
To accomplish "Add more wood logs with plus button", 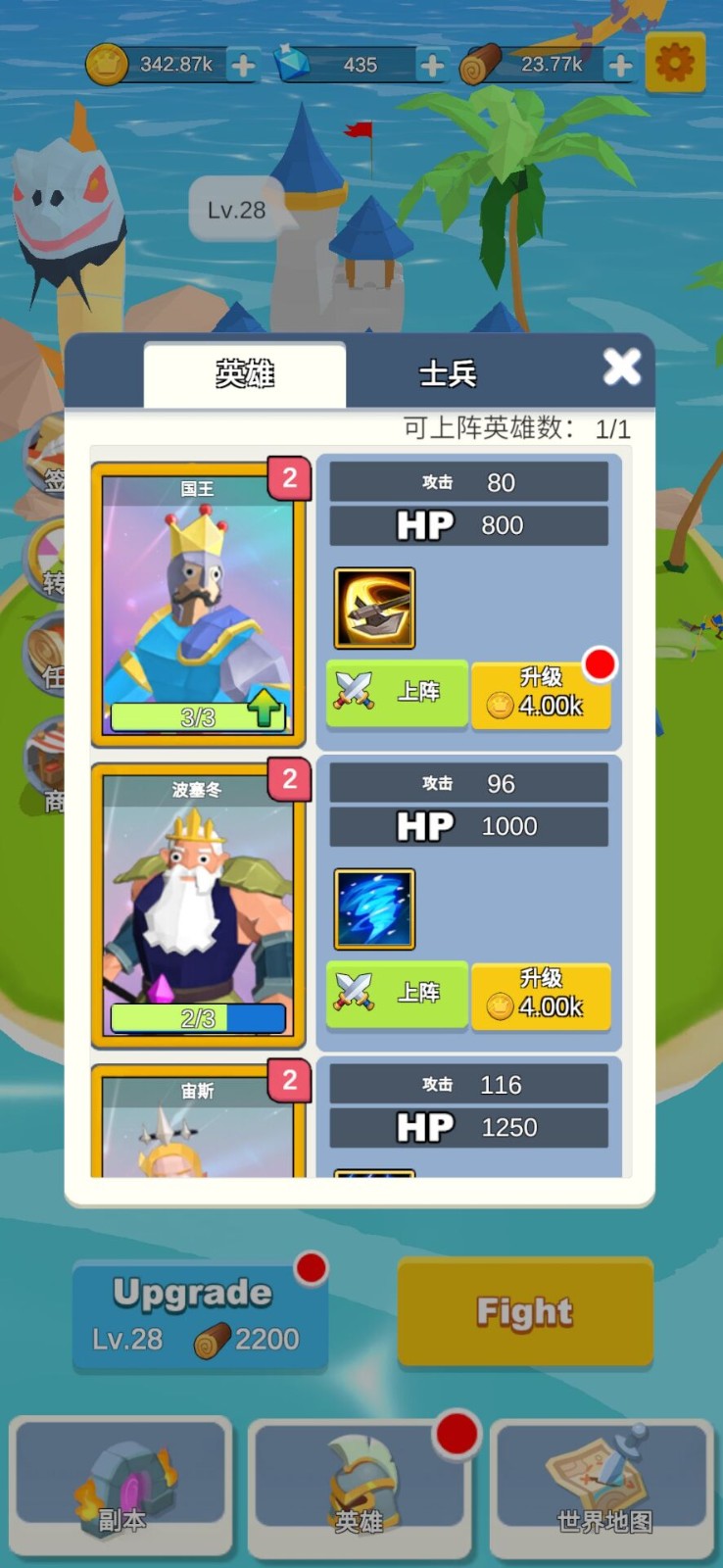I will point(620,66).
